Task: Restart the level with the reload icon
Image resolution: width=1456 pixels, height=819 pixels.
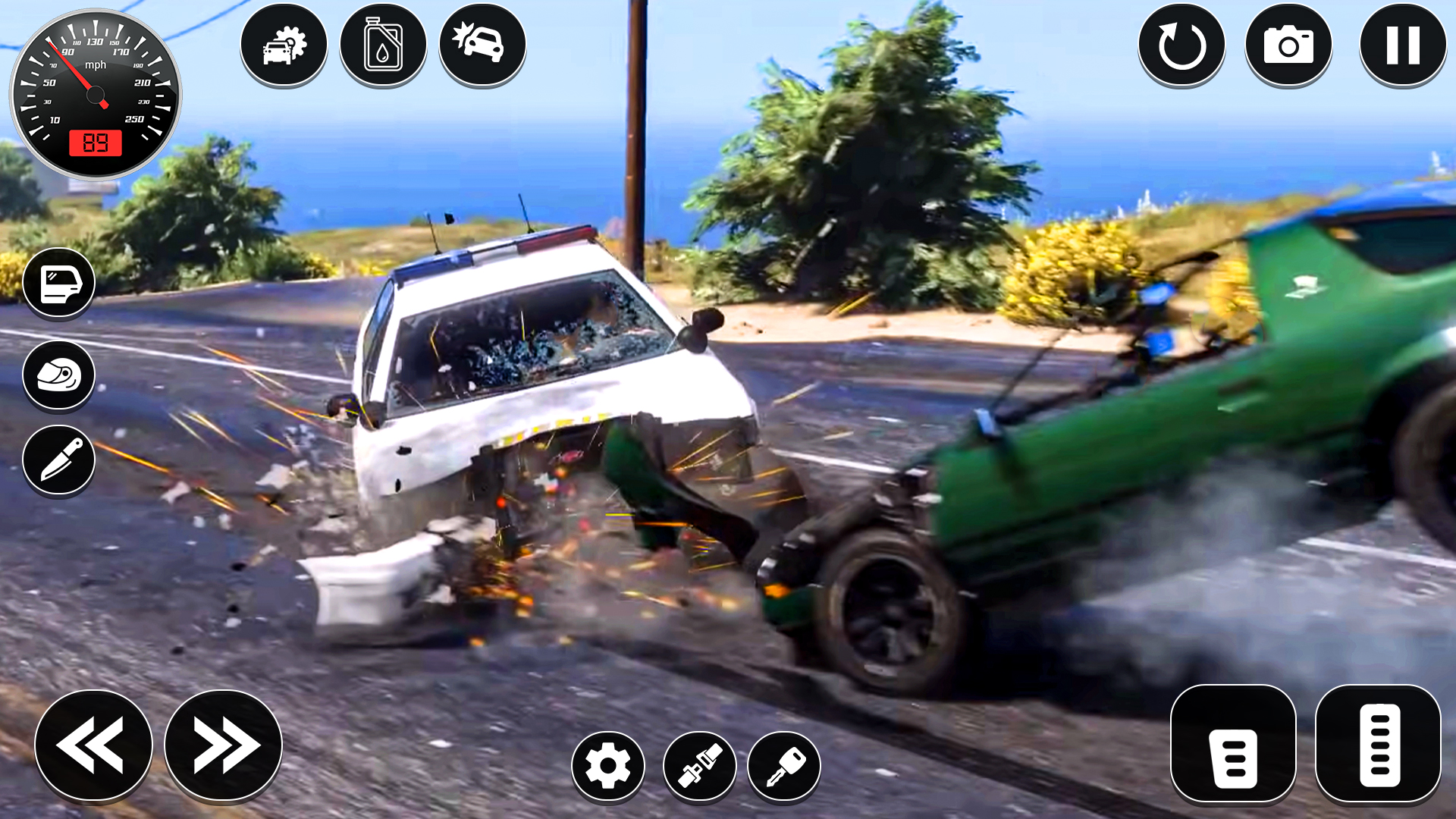Action: point(1181,45)
